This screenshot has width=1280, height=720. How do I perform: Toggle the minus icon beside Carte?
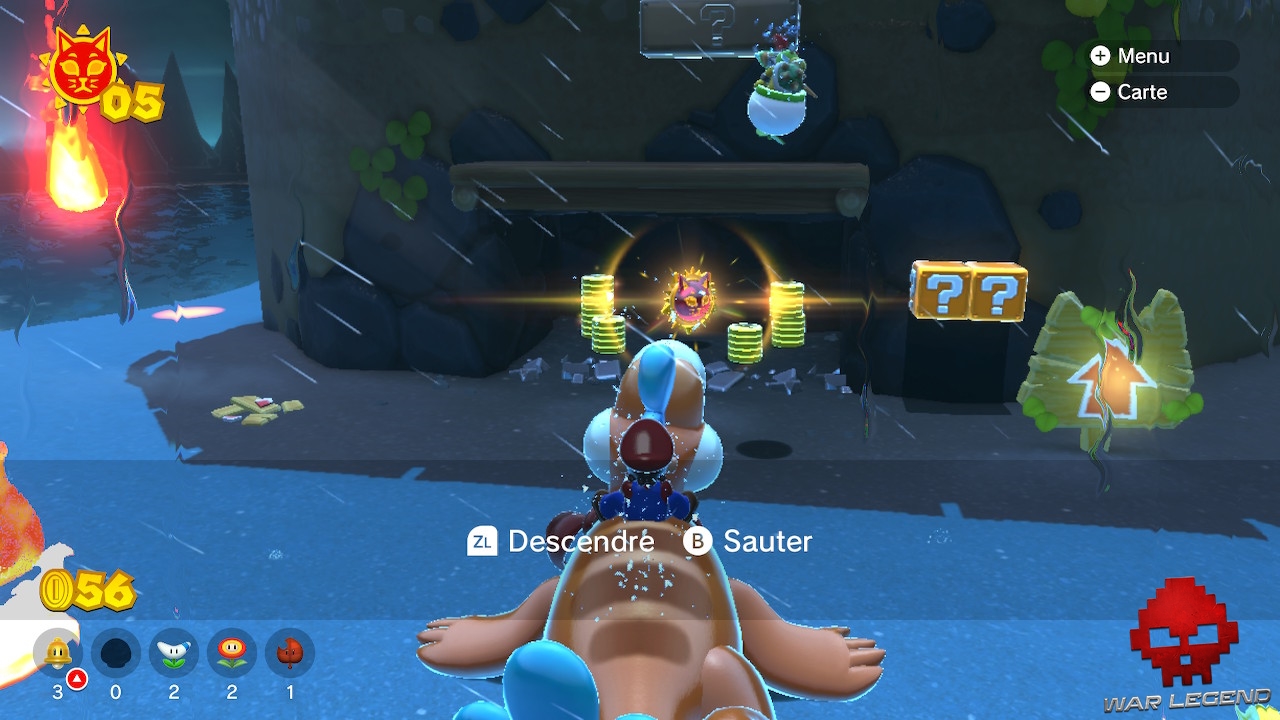pyautogui.click(x=1101, y=92)
